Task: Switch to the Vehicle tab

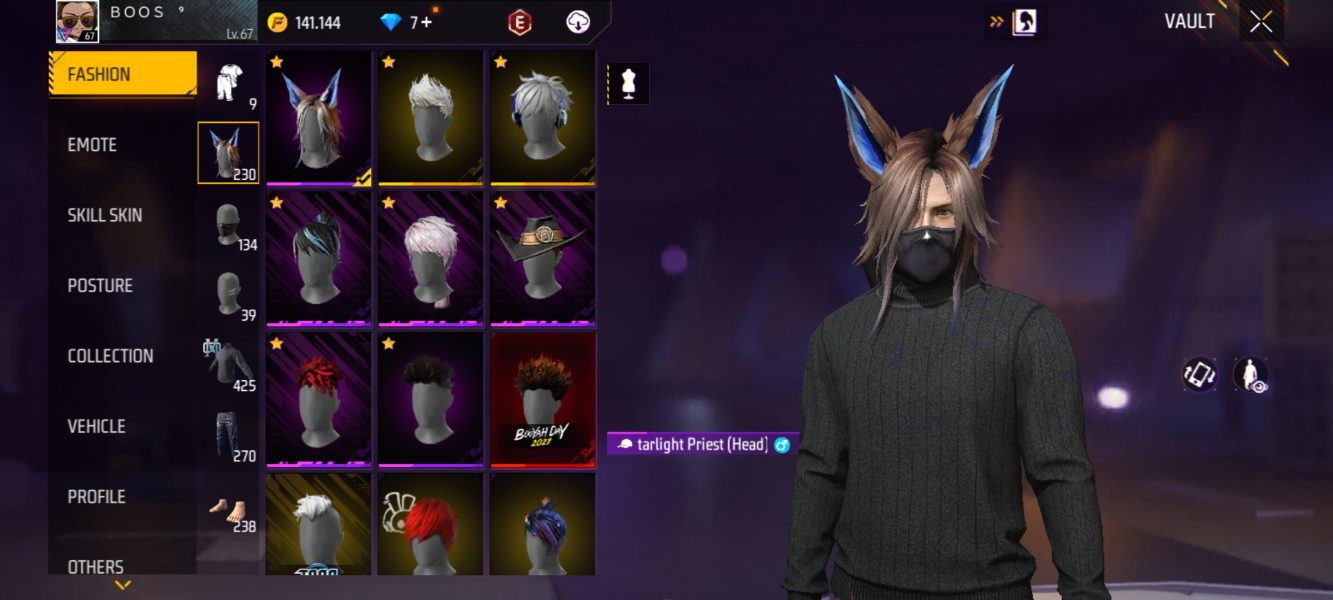Action: [96, 426]
